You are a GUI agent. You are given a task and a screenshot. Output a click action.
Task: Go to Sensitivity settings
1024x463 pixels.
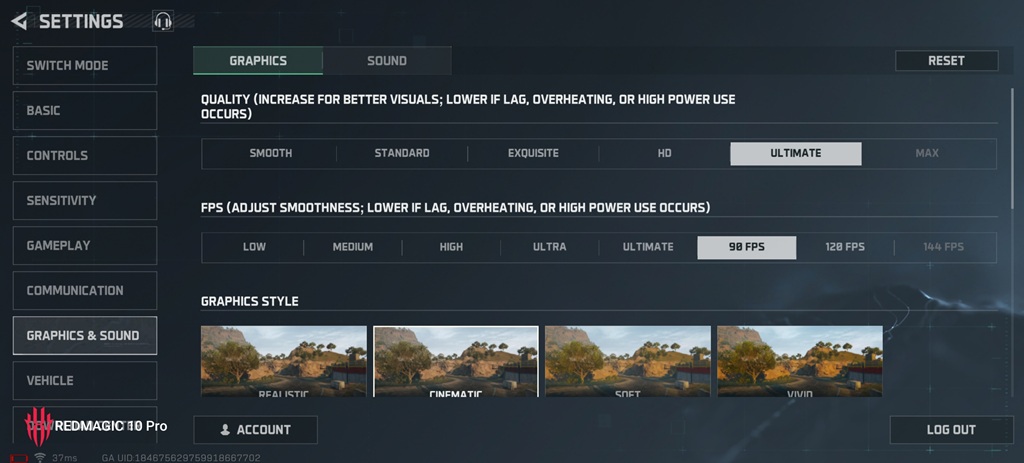[85, 201]
